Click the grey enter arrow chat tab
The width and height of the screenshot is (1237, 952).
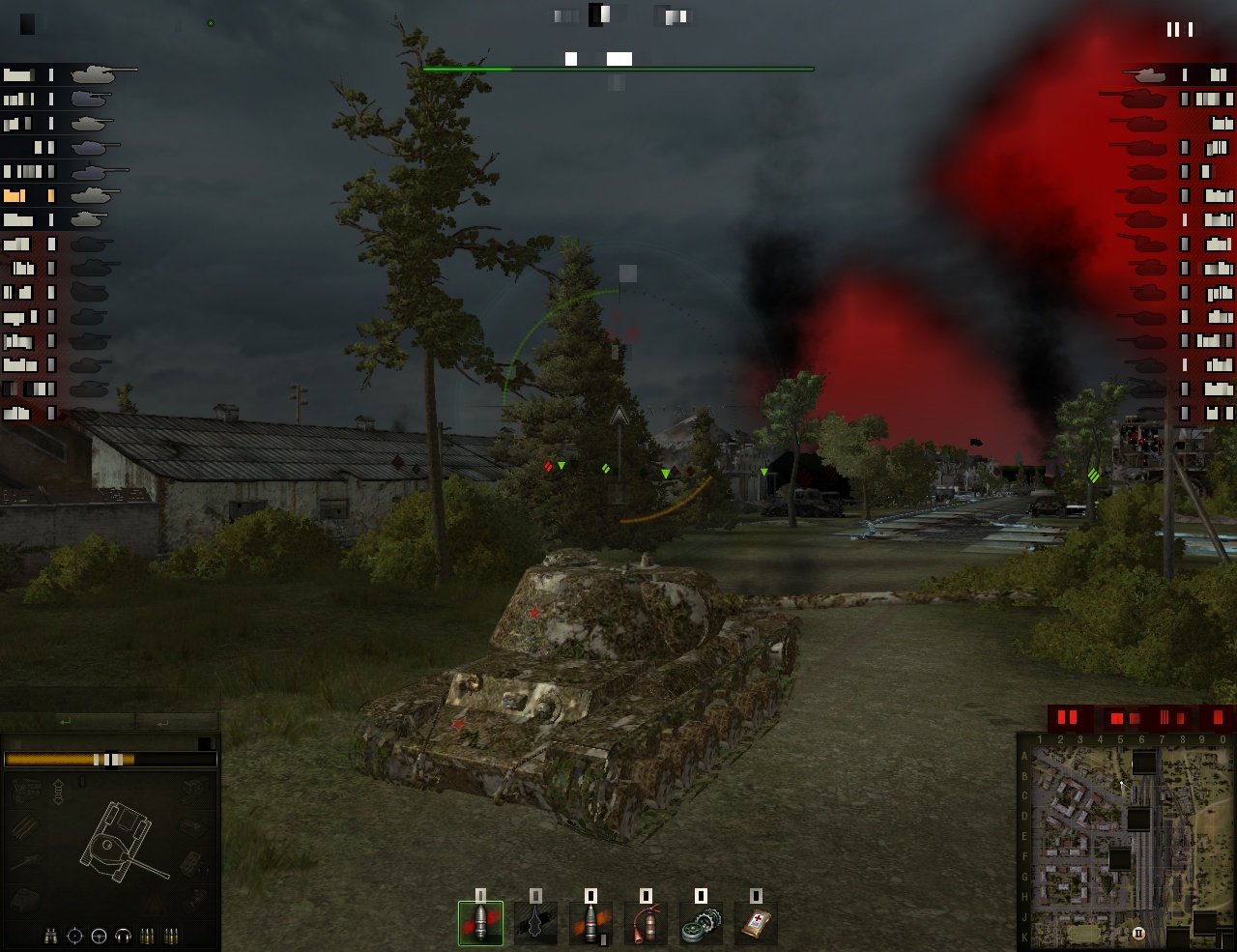[162, 722]
